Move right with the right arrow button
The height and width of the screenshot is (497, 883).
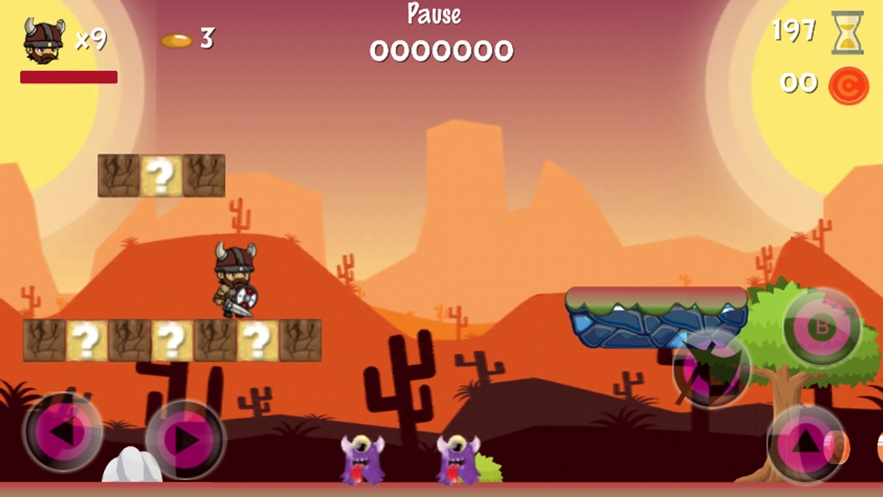click(185, 439)
